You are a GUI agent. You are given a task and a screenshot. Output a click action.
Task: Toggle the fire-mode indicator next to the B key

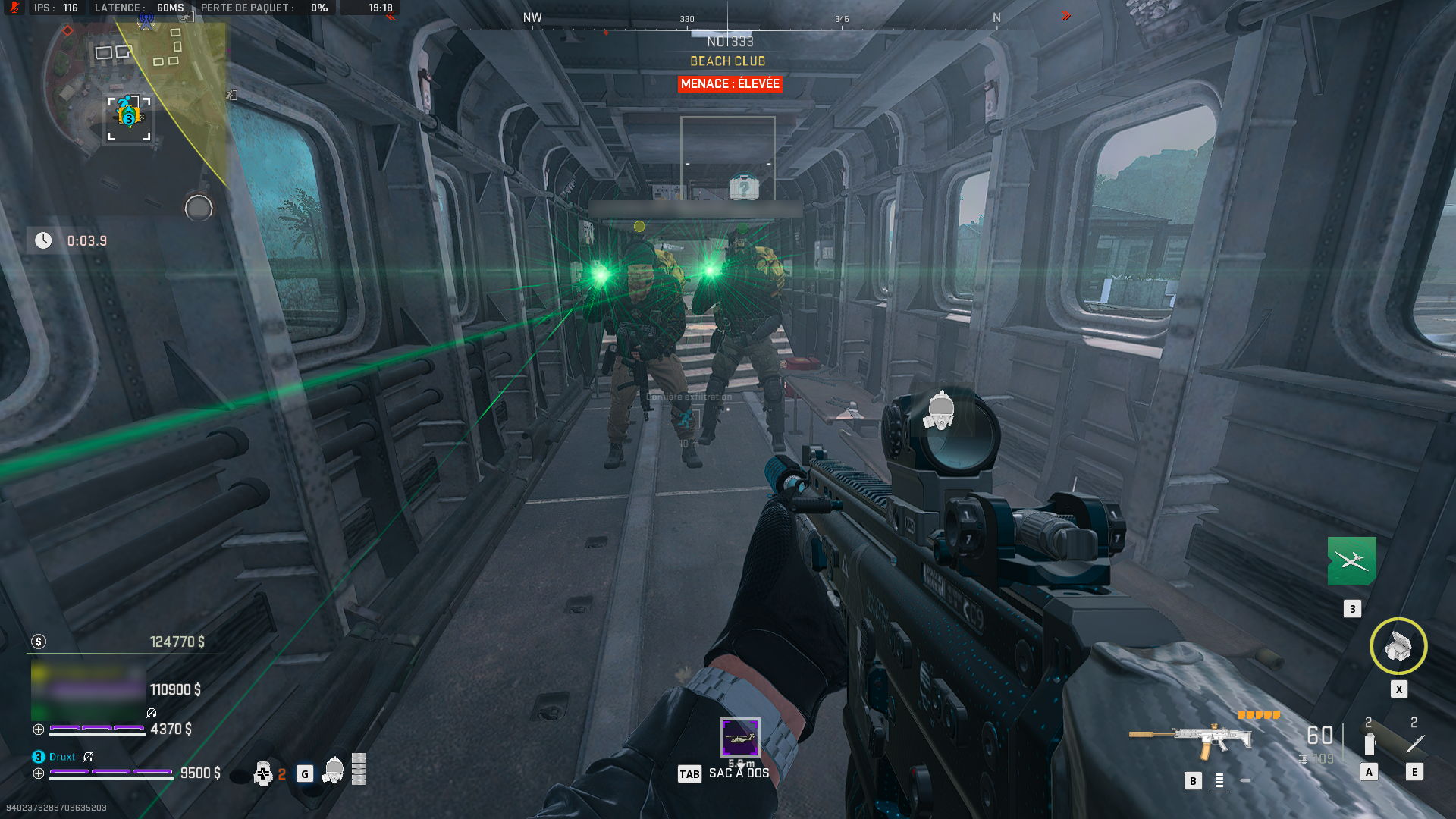[x=1219, y=780]
